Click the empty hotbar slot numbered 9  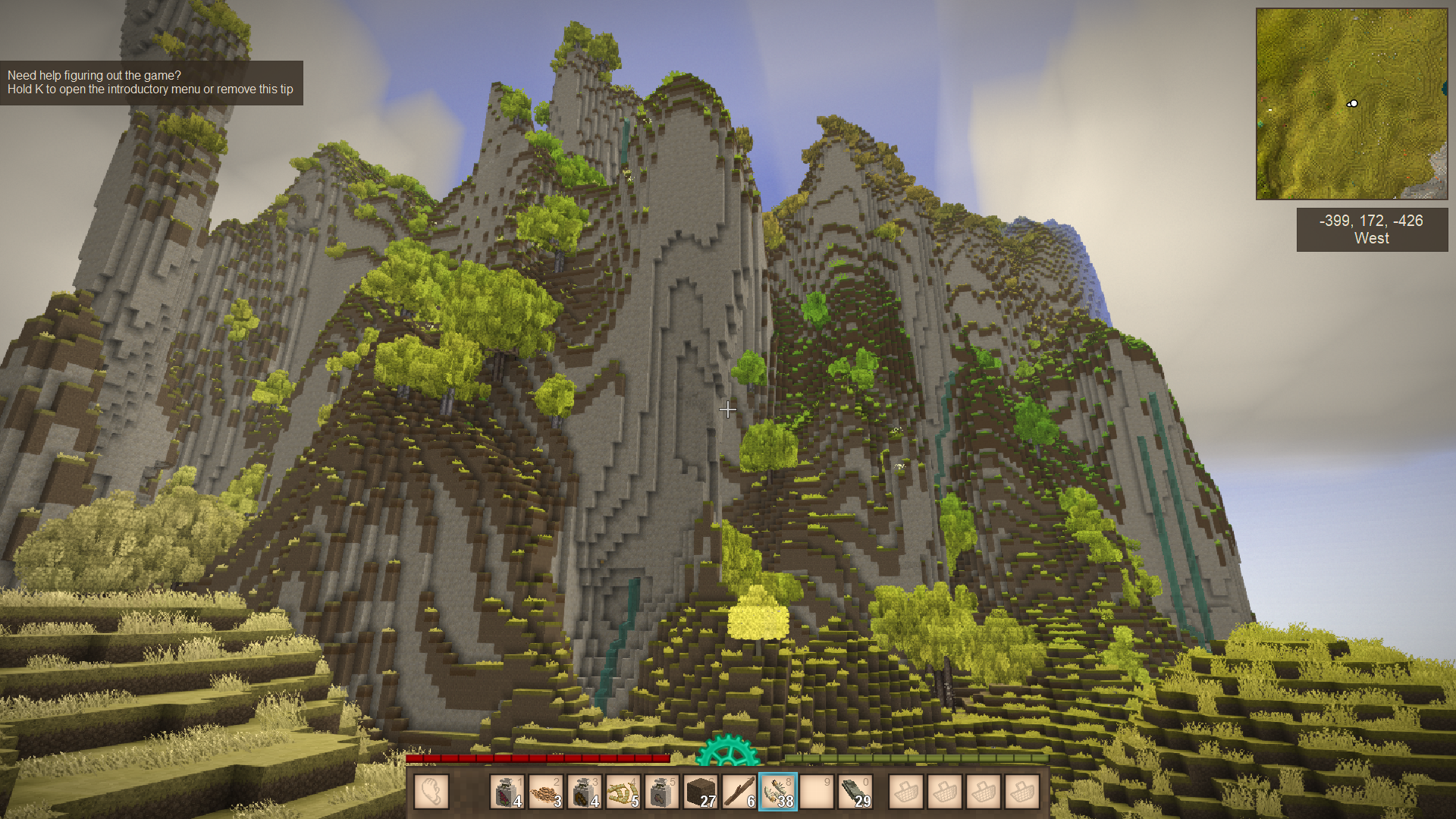817,792
